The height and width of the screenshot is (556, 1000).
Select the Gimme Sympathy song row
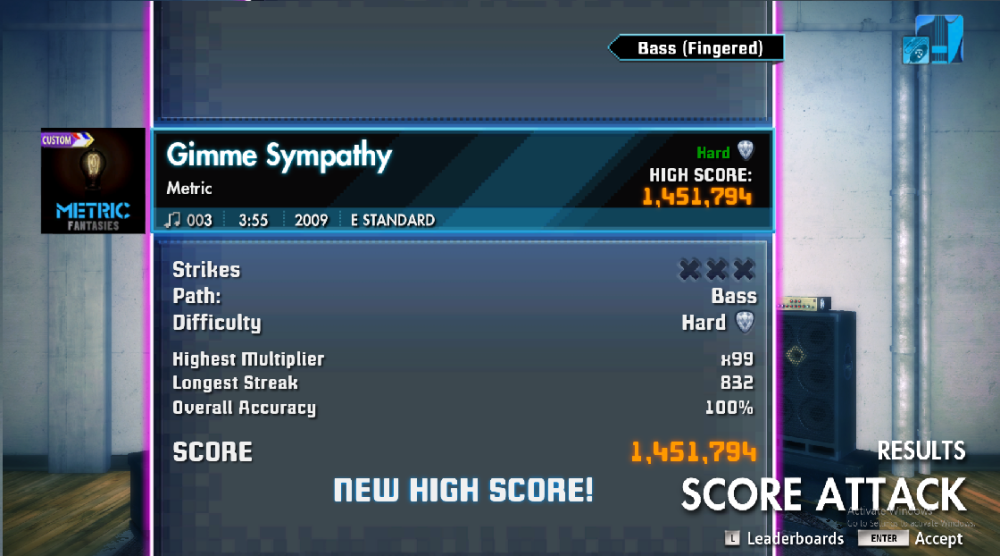coord(462,181)
